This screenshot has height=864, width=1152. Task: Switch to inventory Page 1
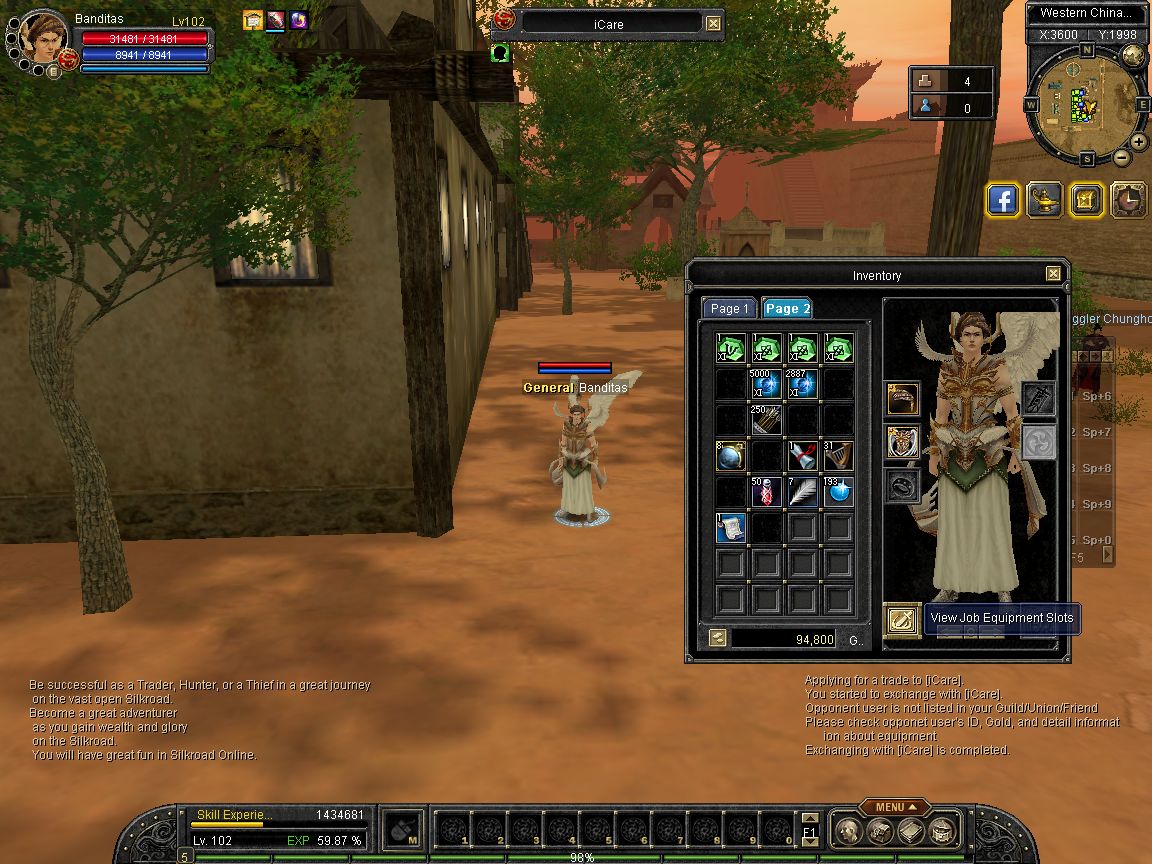pyautogui.click(x=729, y=308)
